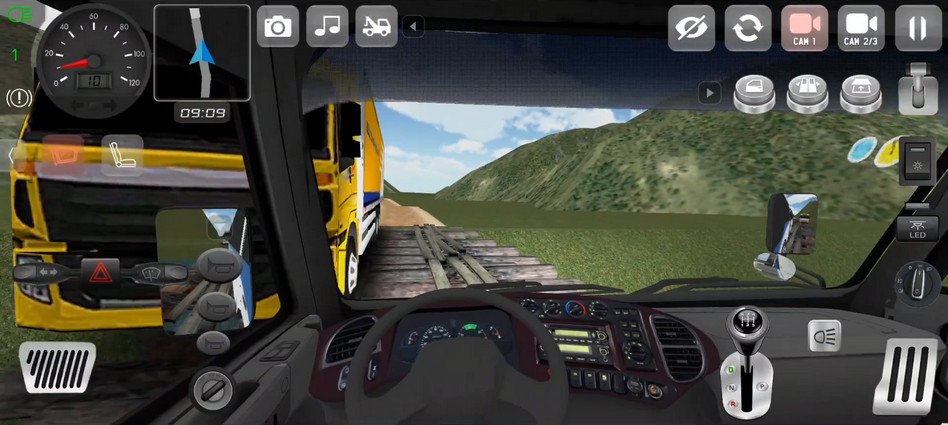Switch to CAM 1 view
Image resolution: width=948 pixels, height=425 pixels.
804,28
